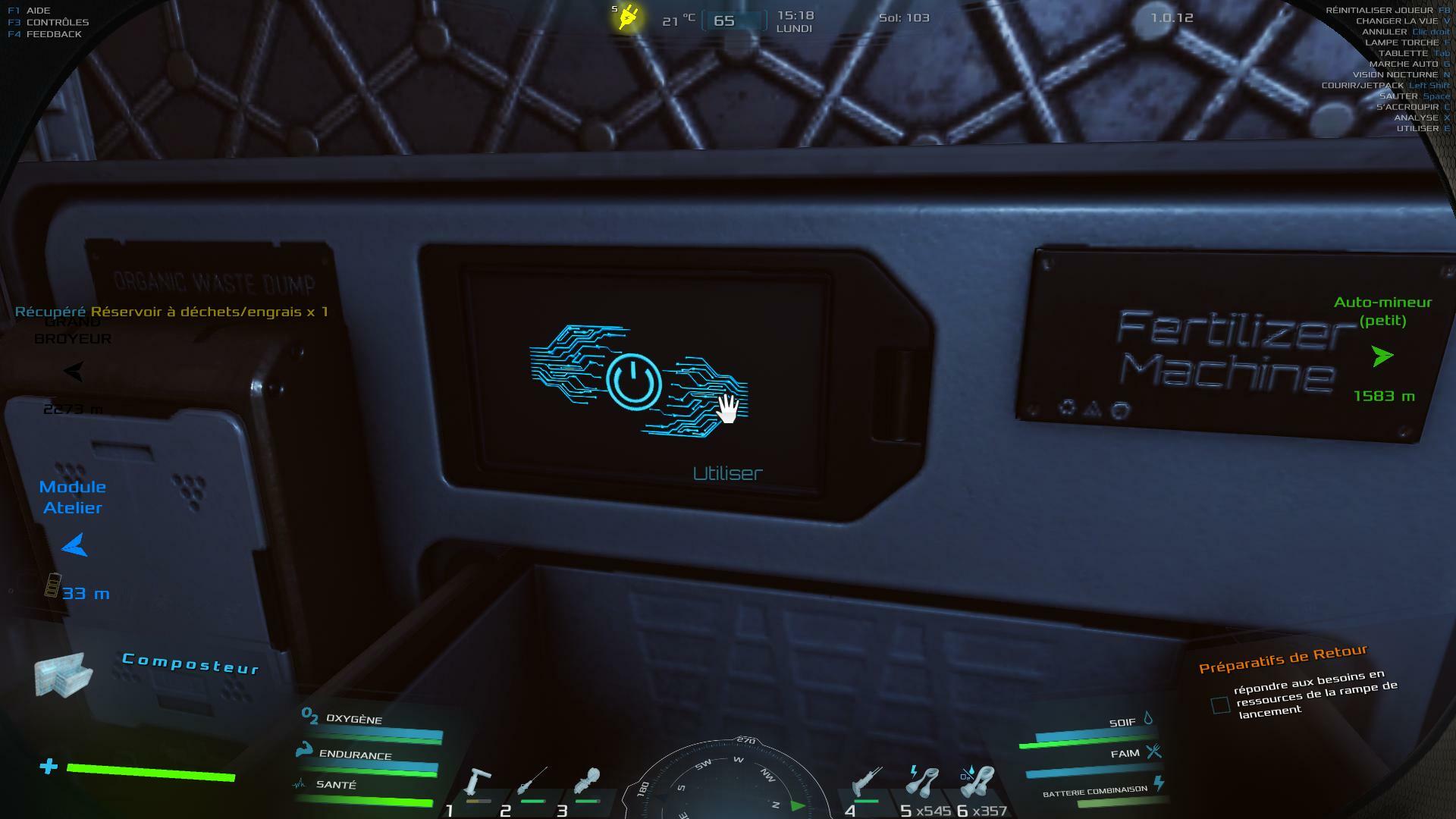Activate the glowing power button on the screen

click(634, 381)
